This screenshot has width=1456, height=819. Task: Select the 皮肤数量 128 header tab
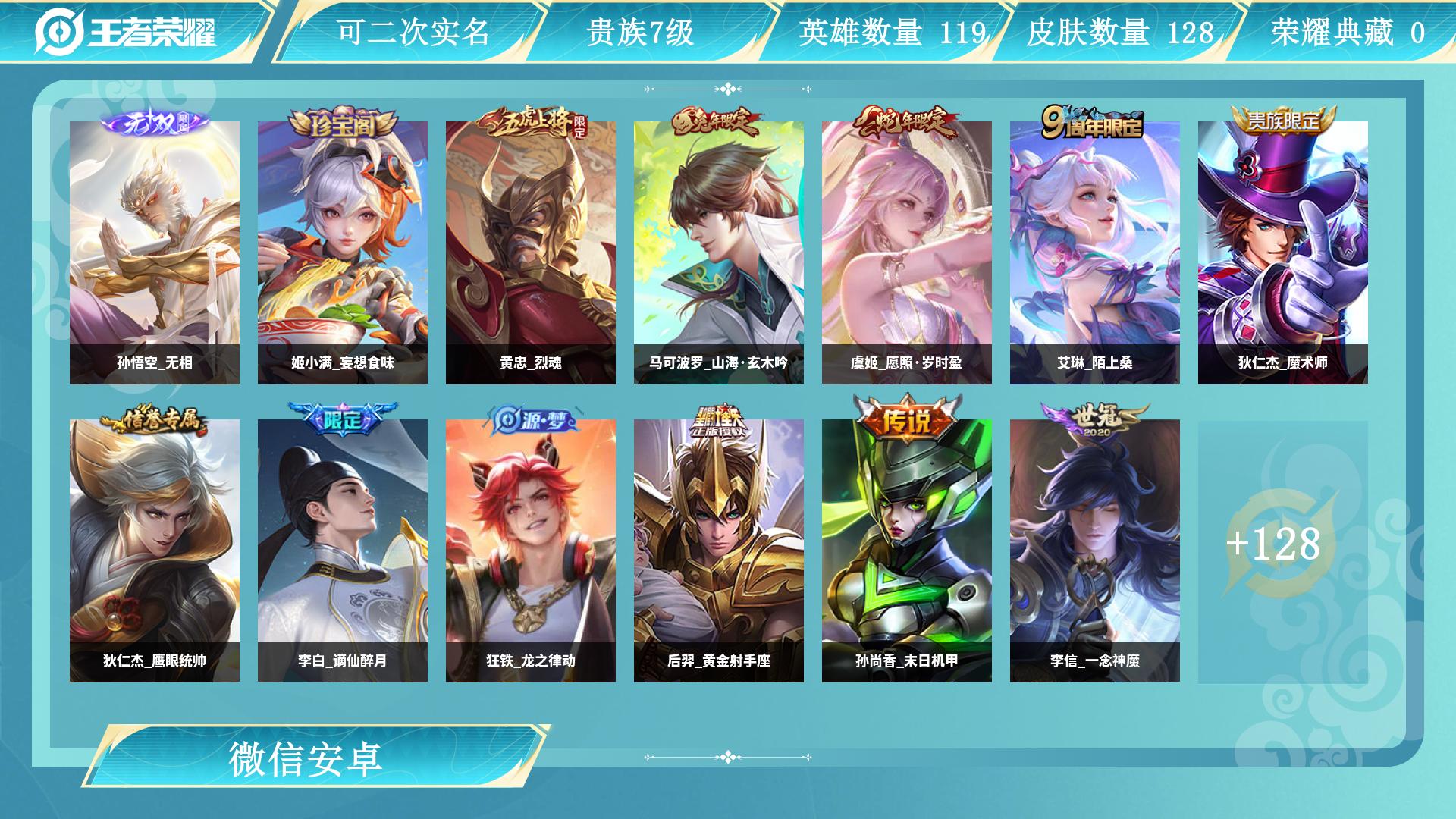pyautogui.click(x=1119, y=33)
